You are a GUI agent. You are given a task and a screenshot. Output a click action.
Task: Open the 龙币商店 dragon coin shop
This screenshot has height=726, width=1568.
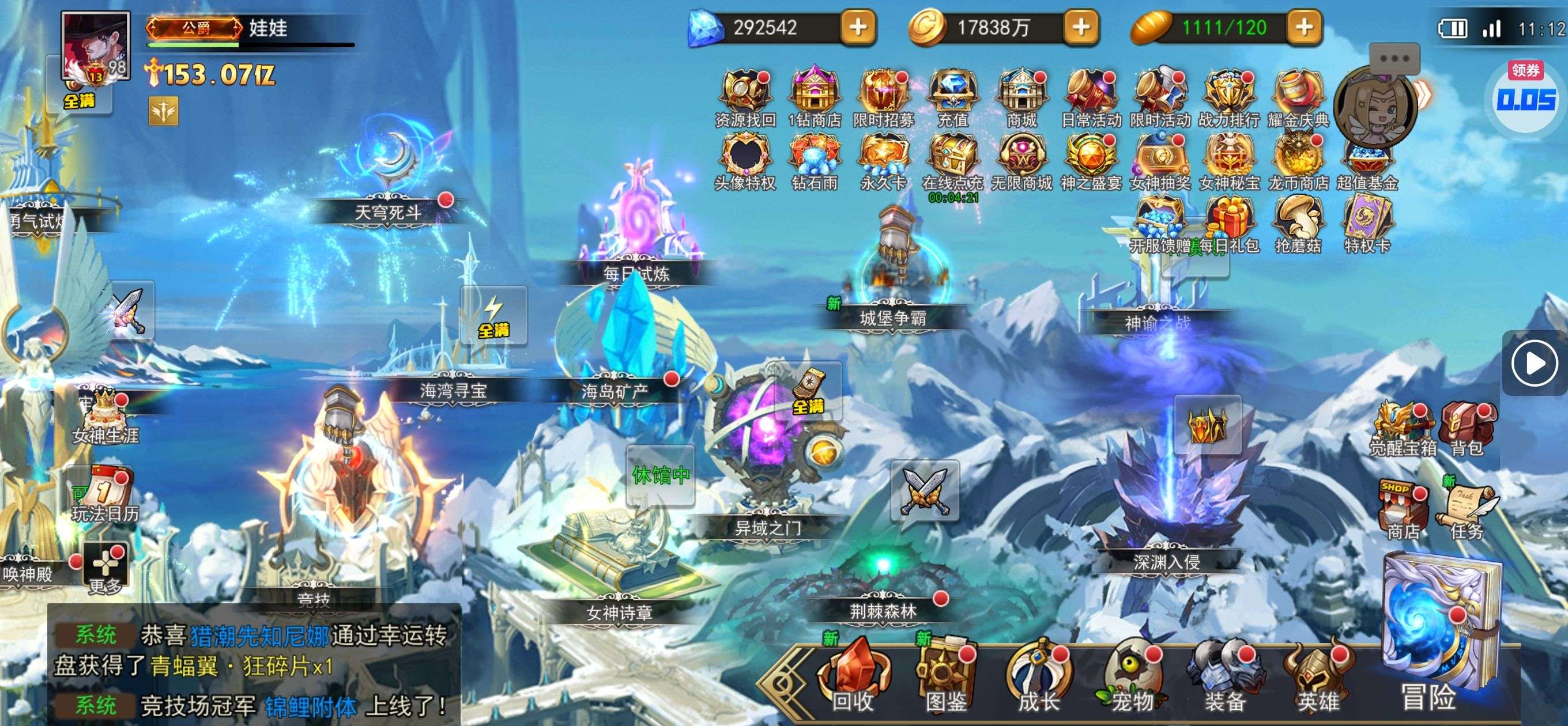coord(1298,160)
